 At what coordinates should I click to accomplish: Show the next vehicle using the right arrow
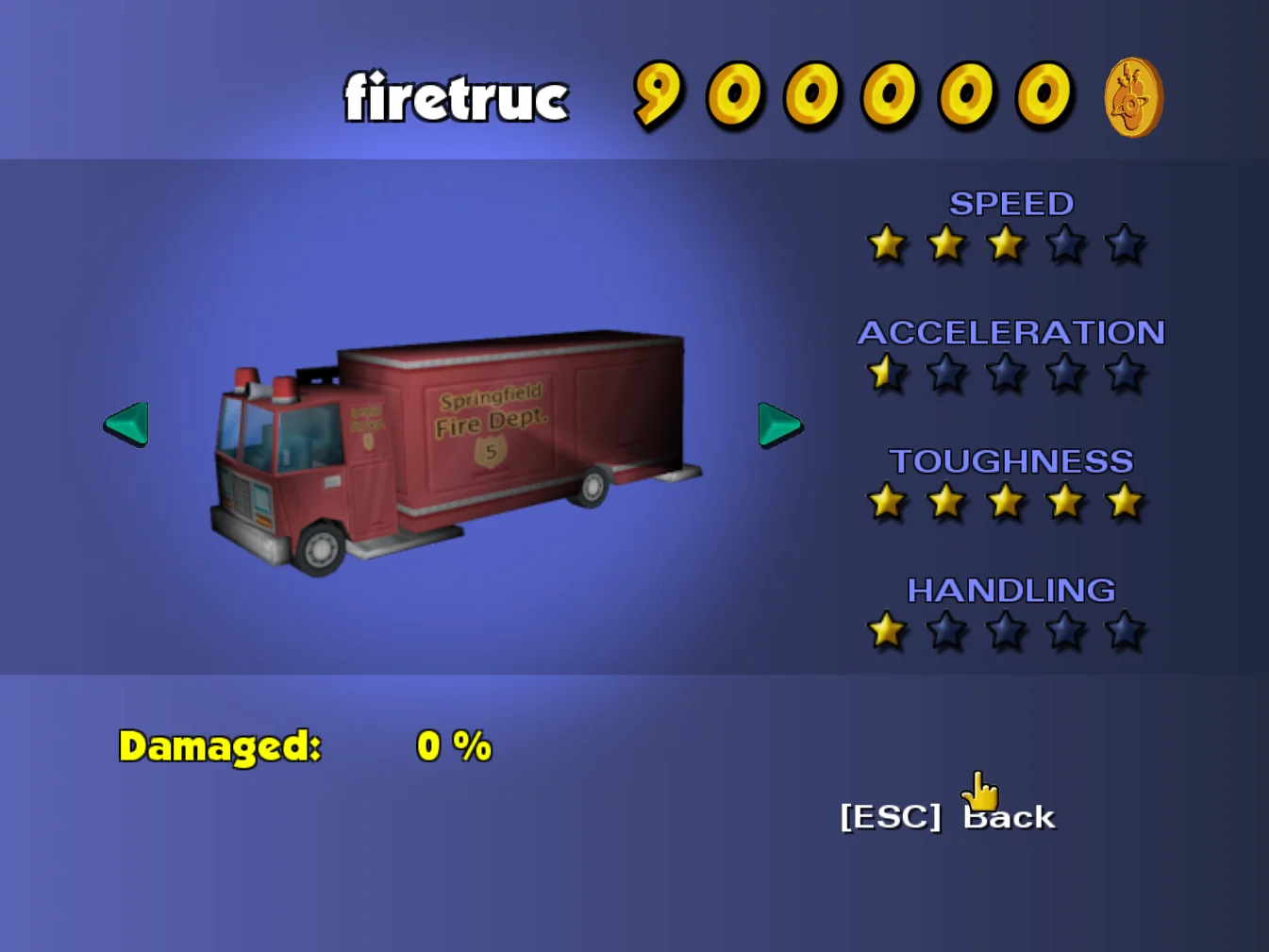(778, 425)
